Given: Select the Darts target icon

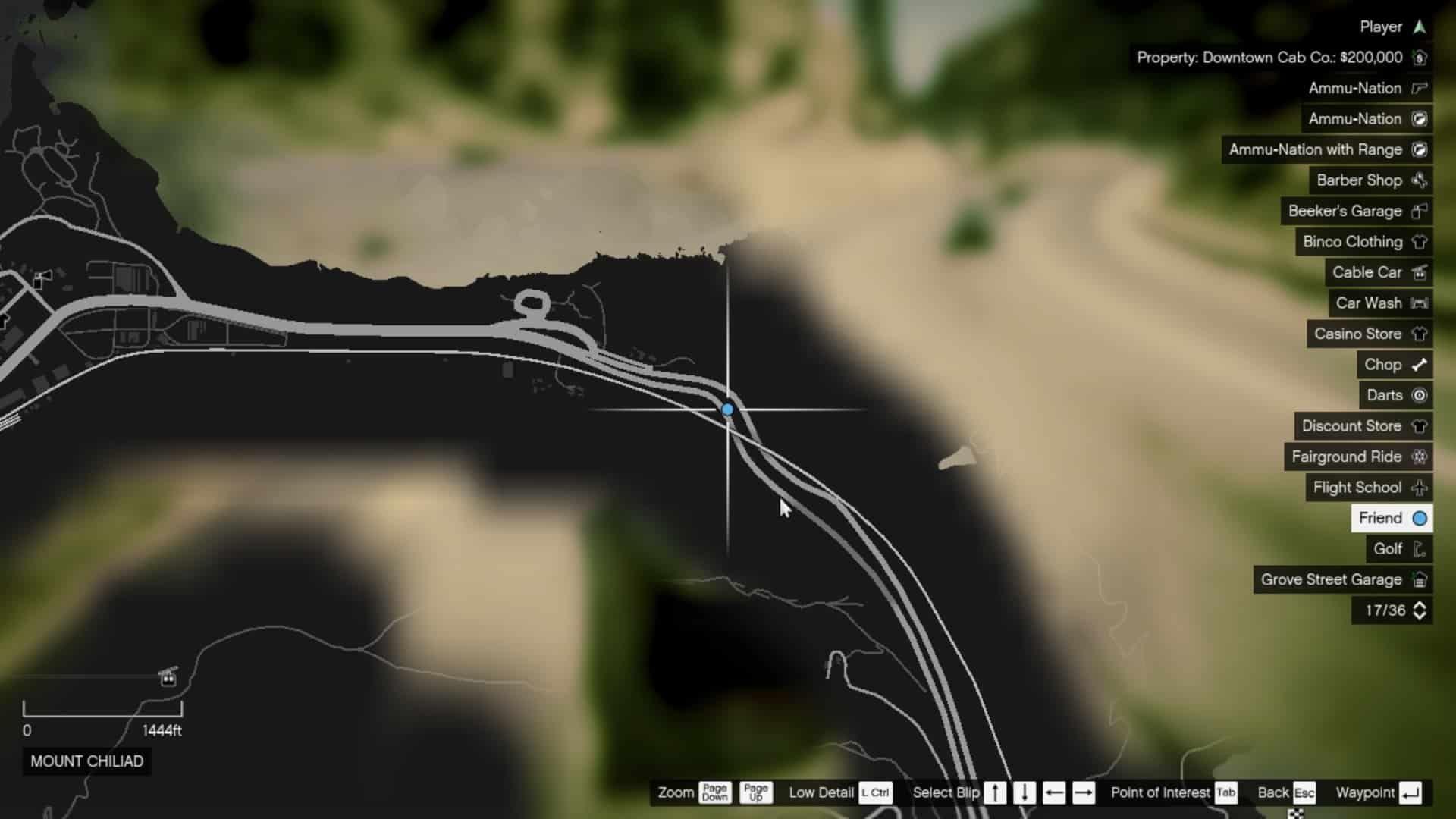Looking at the screenshot, I should tap(1420, 395).
